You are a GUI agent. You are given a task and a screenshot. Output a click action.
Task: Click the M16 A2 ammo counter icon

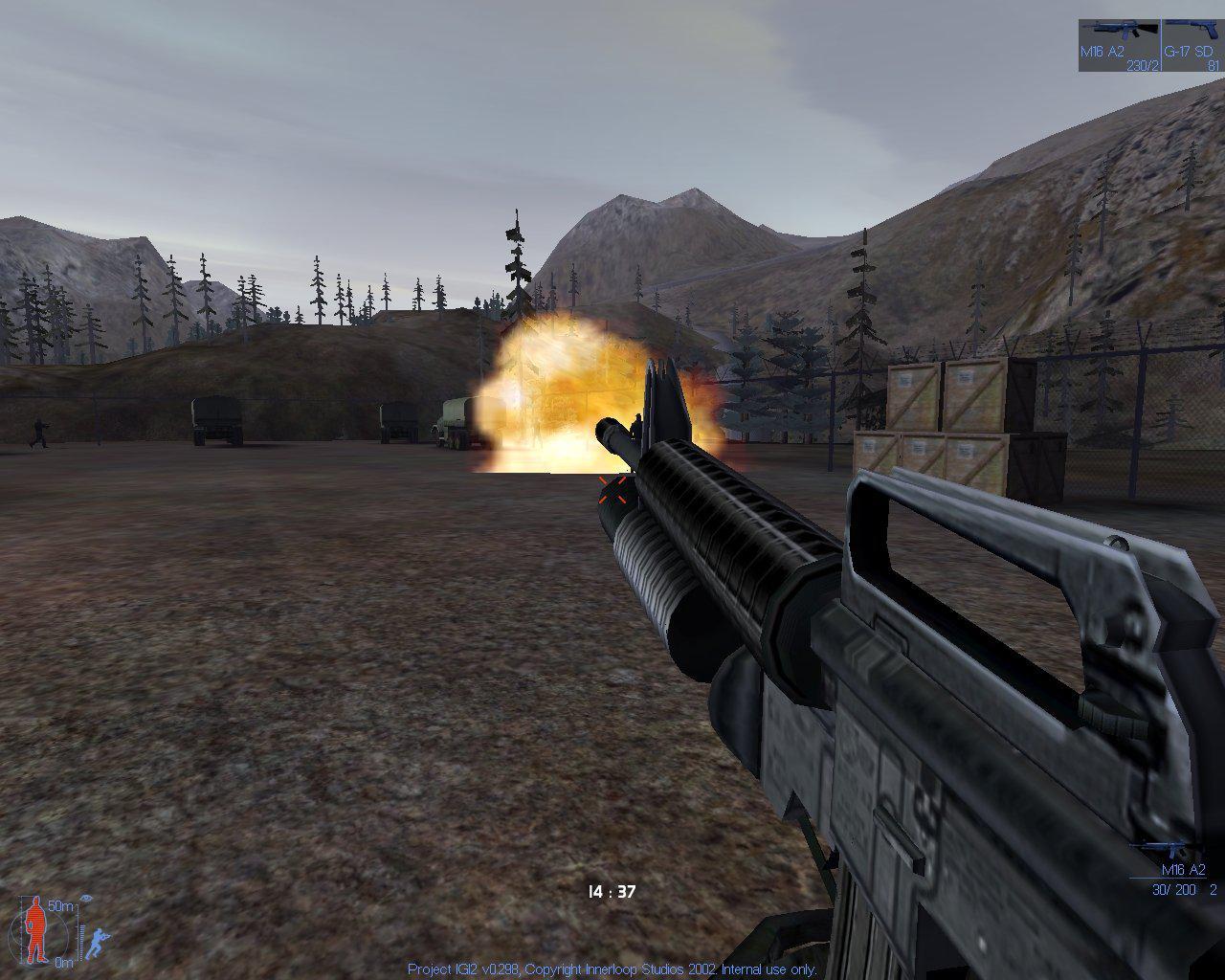(1171, 847)
